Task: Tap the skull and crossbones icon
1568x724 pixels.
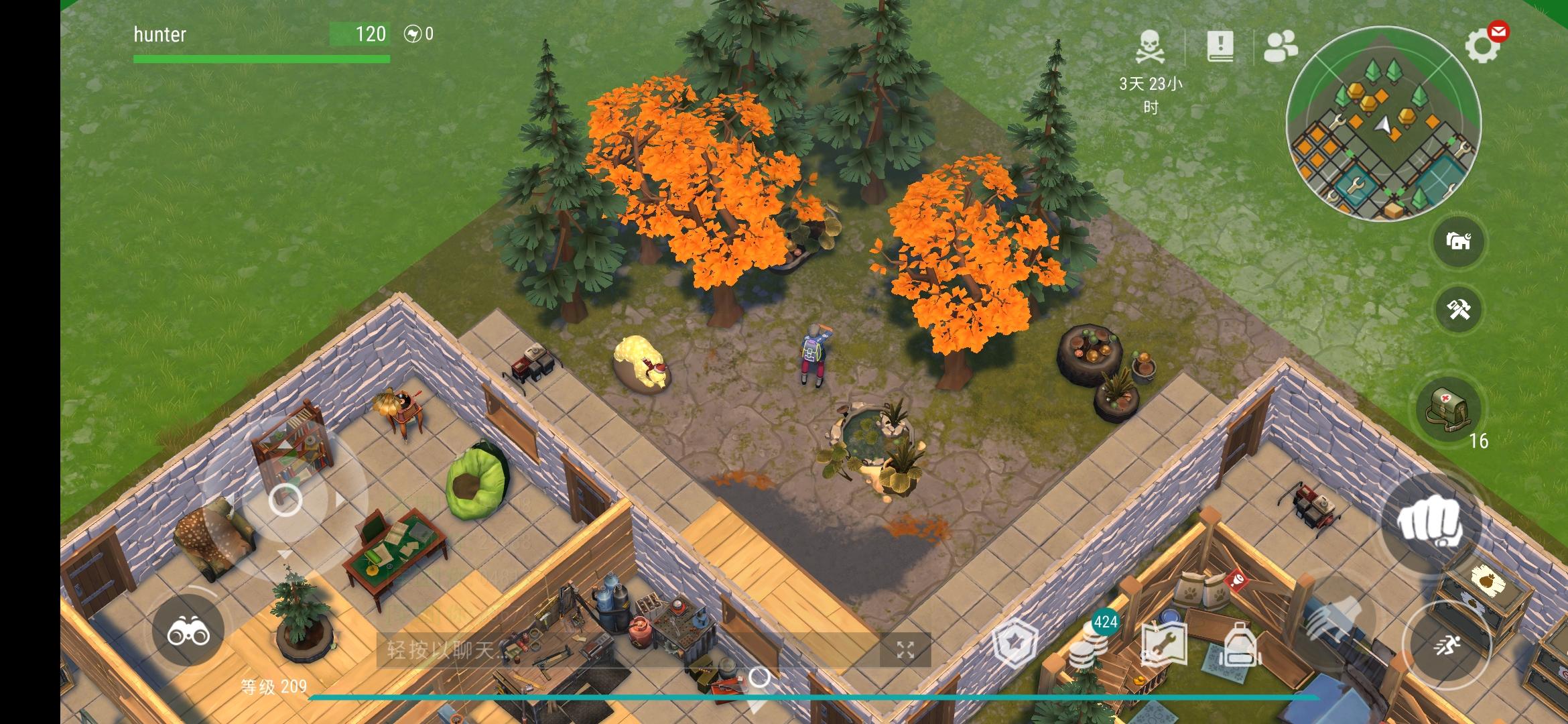Action: click(x=1150, y=46)
